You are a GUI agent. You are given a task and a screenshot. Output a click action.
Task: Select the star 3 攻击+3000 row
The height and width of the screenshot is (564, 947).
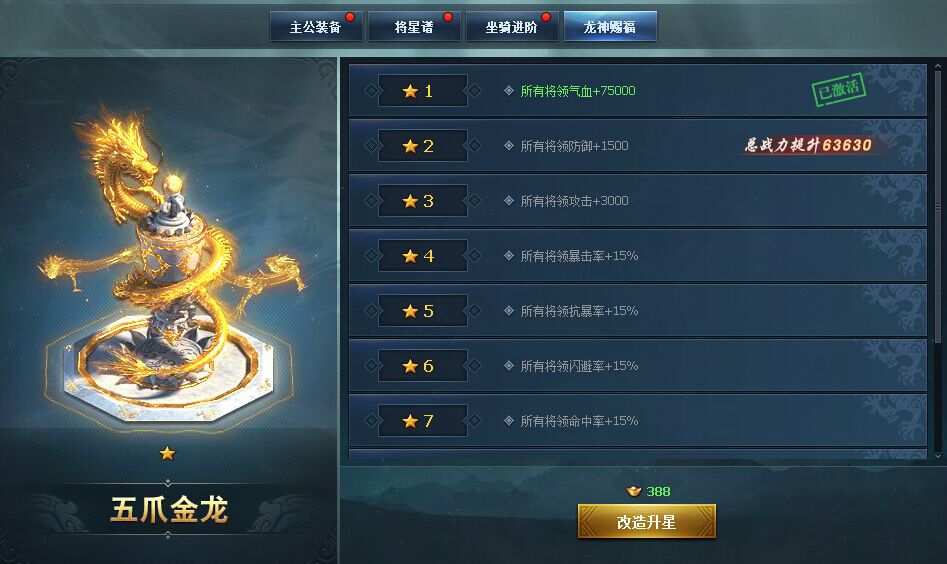click(x=637, y=201)
